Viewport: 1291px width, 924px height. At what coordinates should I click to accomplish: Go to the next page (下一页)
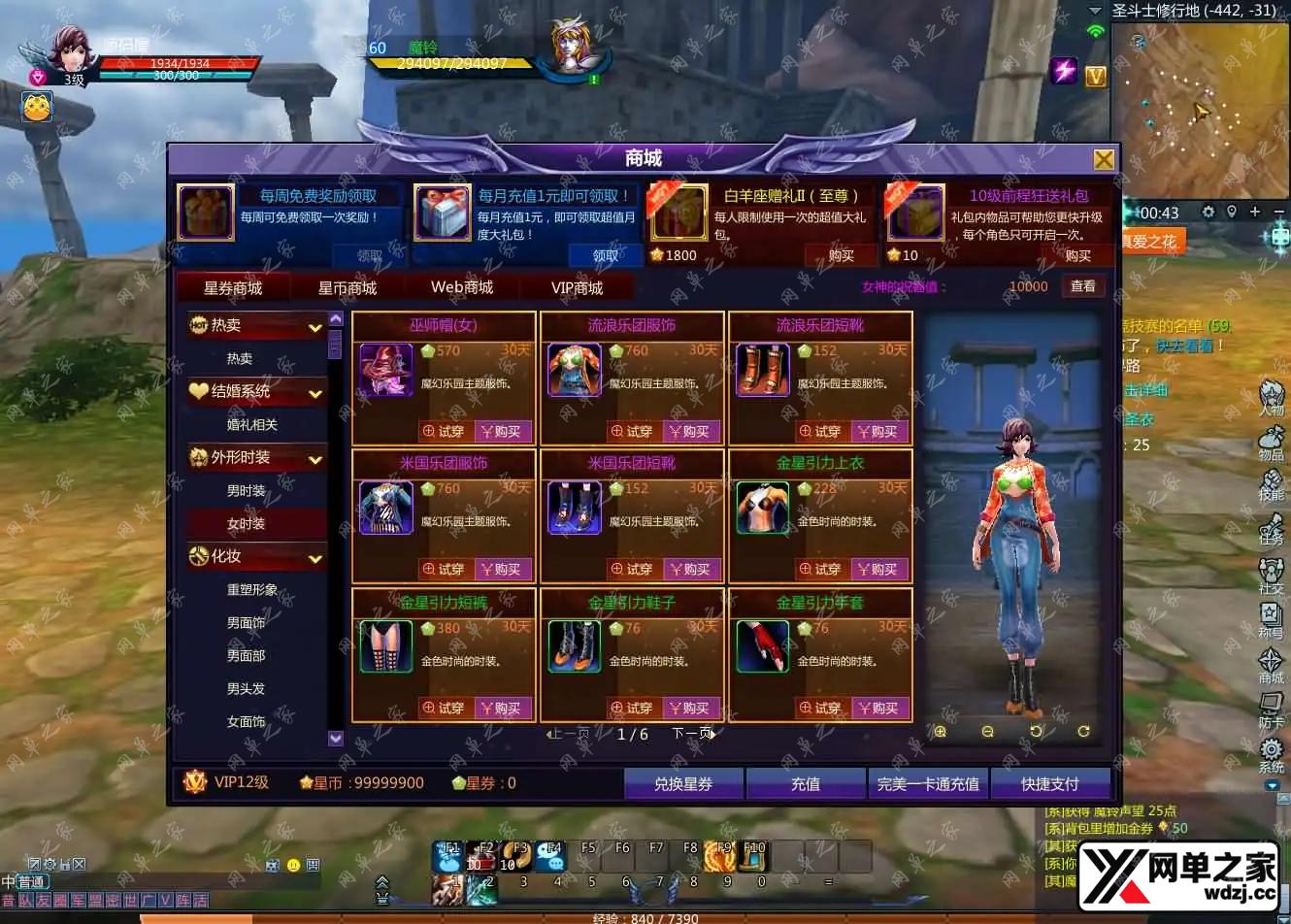(x=693, y=734)
